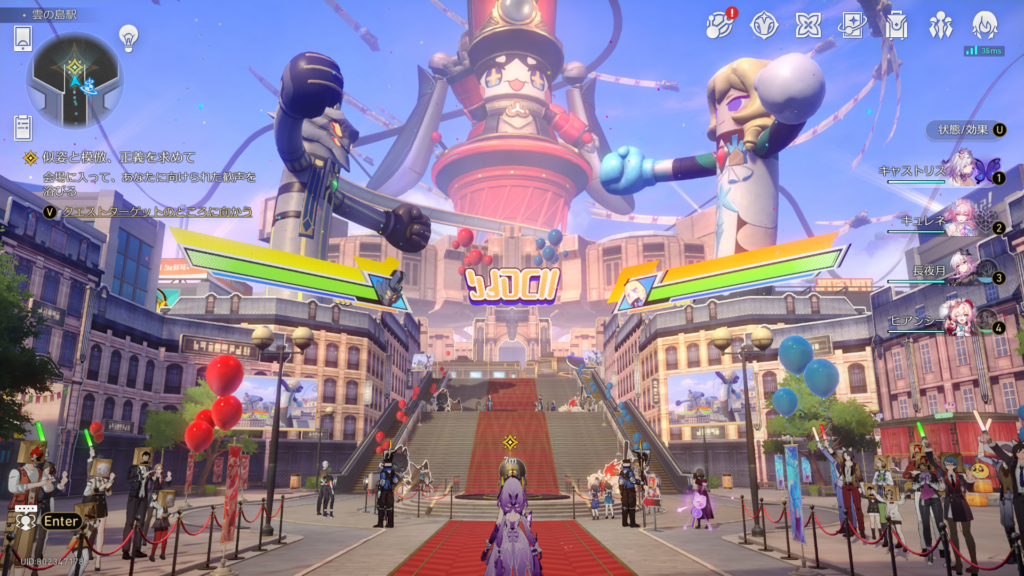Image resolution: width=1024 pixels, height=576 pixels.
Task: Tap the lightbulb hint icon
Action: [128, 37]
